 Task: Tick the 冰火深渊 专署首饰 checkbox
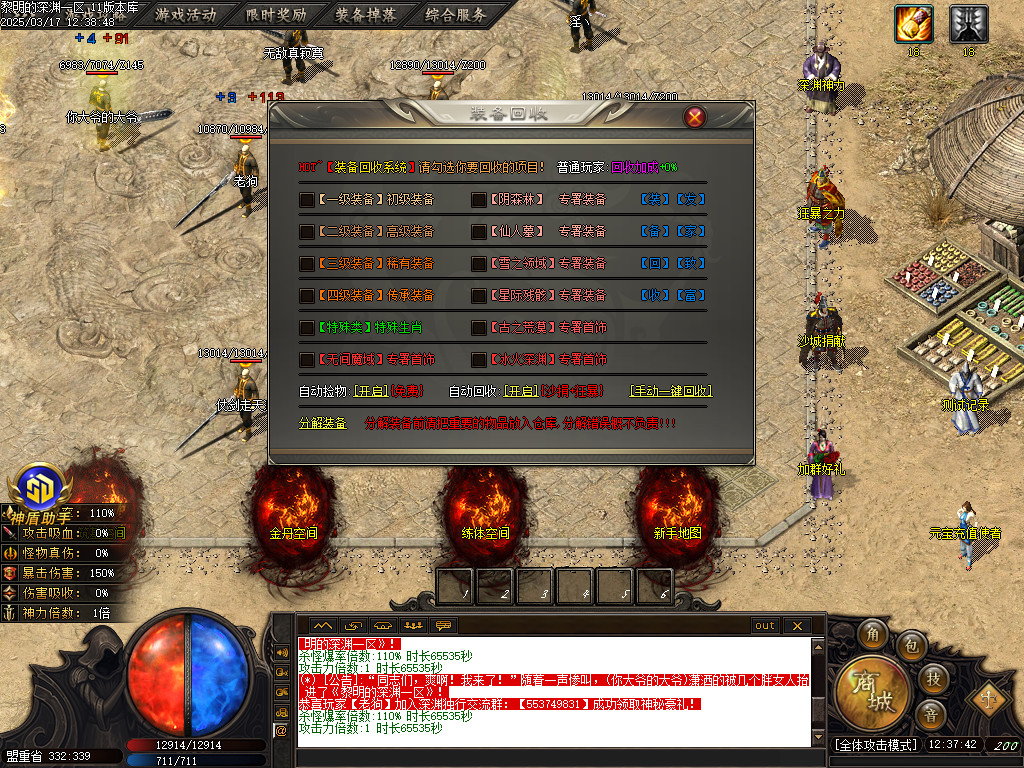[479, 359]
